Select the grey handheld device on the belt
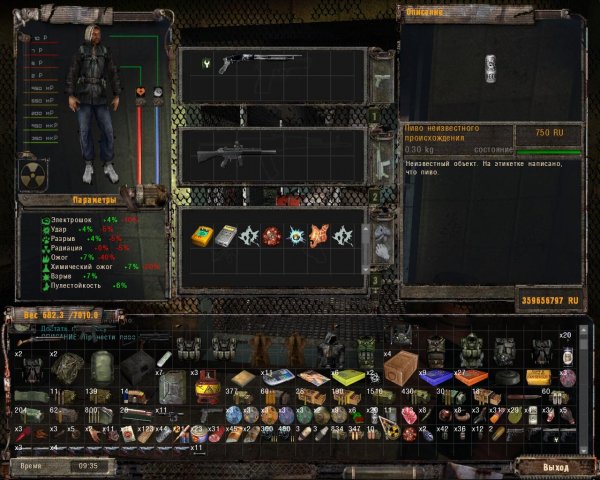Screen dimensions: 600x480 [x=227, y=236]
